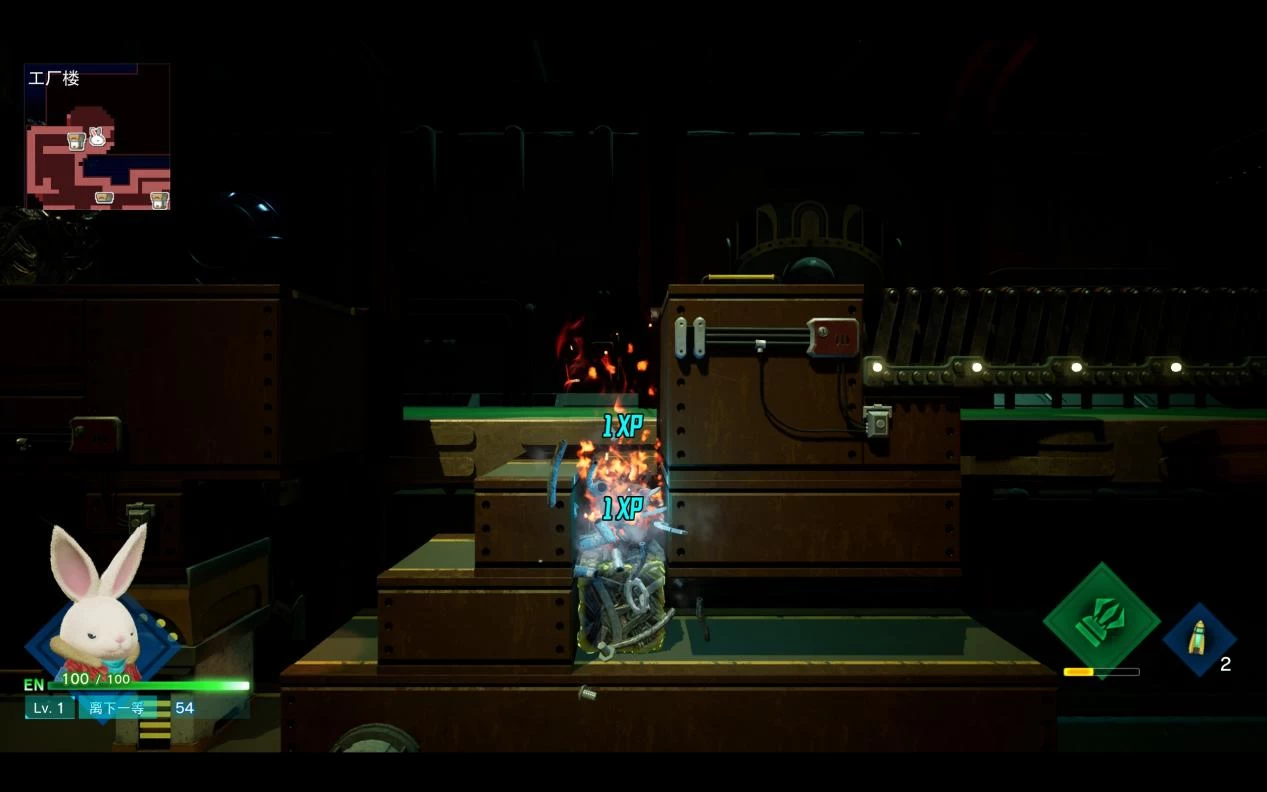The image size is (1267, 792).
Task: Click the Lv. 1 level badge
Action: (49, 708)
